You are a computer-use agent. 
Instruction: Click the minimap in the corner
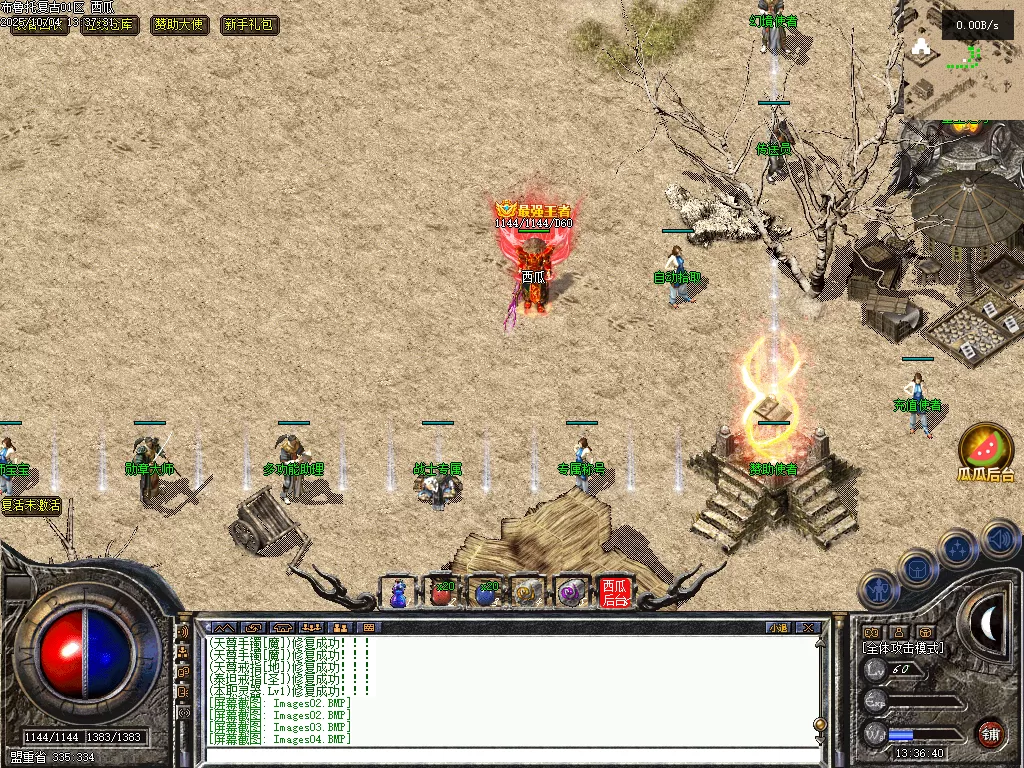[962, 62]
